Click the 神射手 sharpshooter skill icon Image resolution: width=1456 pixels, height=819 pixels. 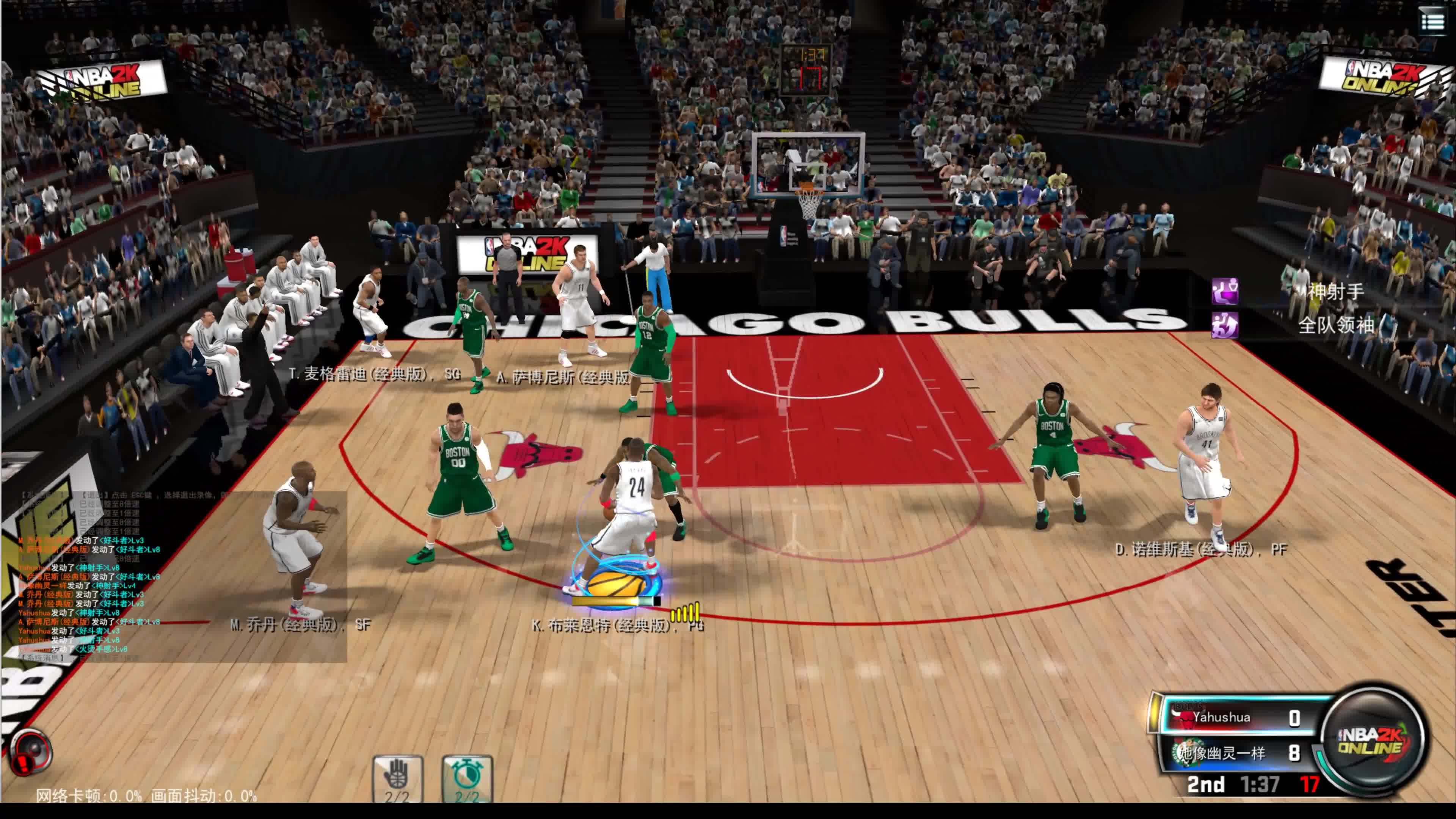[x=1225, y=291]
